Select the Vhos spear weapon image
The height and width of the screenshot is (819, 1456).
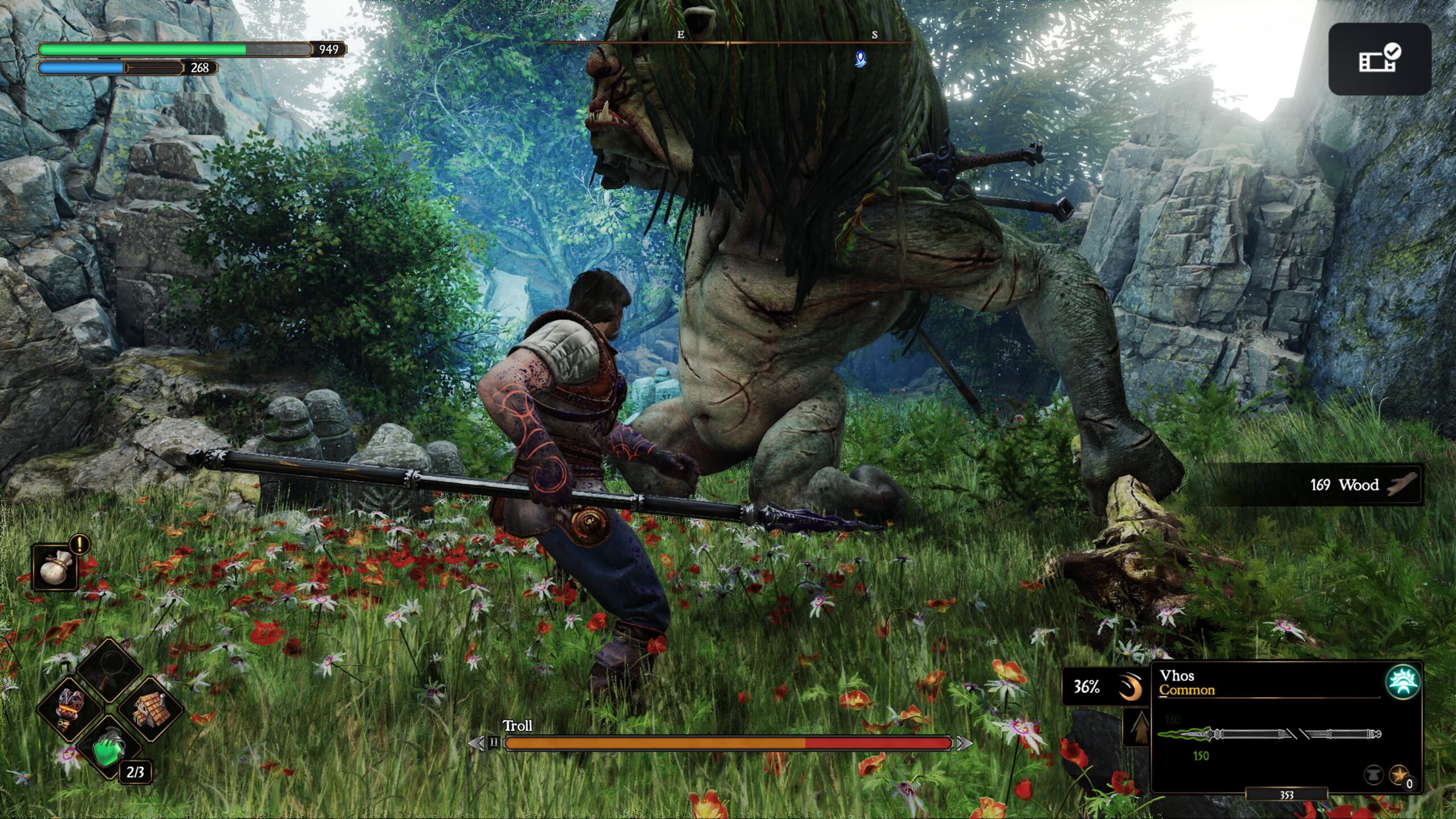coord(1269,734)
